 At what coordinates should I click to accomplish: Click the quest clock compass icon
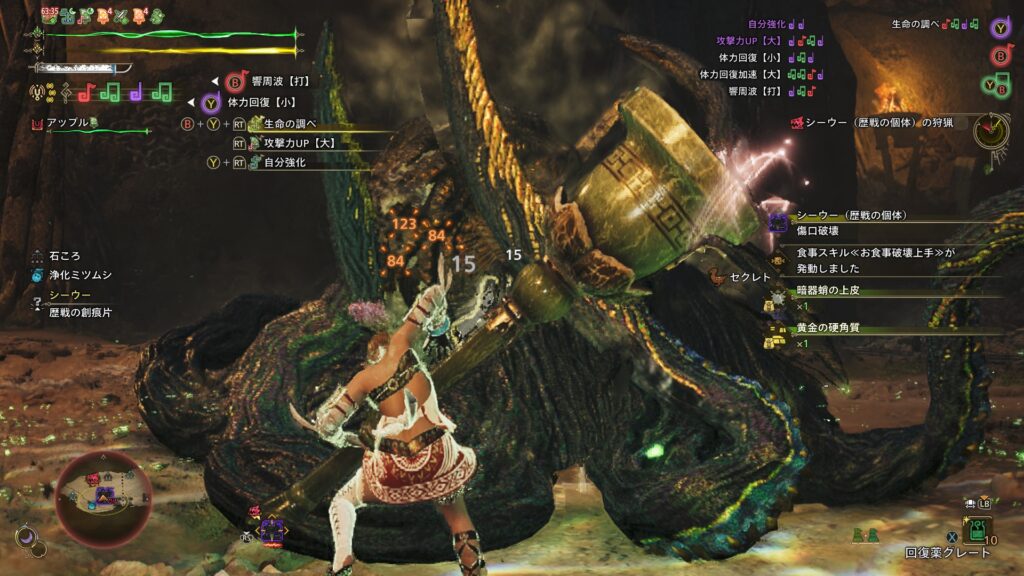991,129
